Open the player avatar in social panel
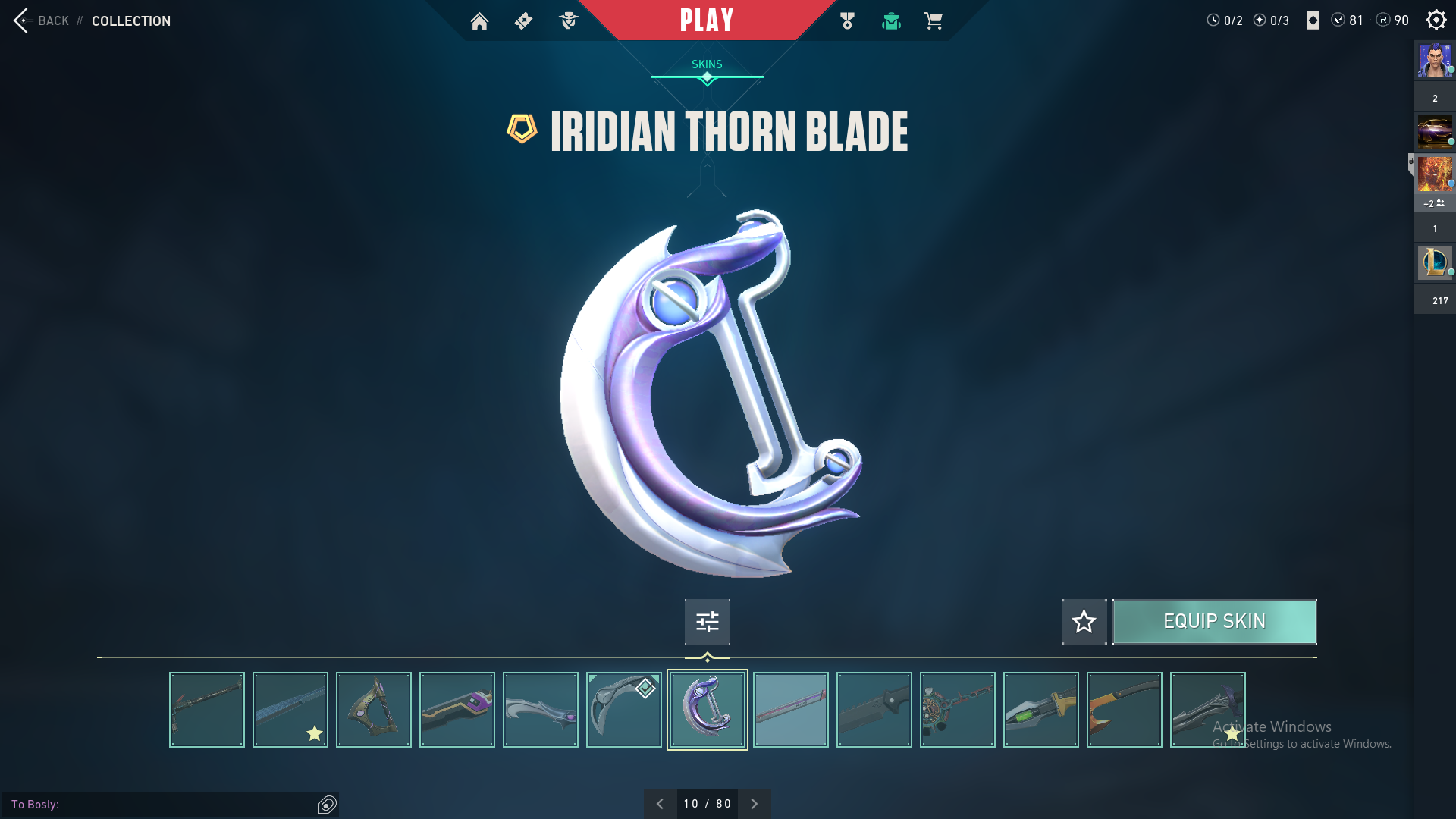Viewport: 1456px width, 819px height. click(1435, 61)
